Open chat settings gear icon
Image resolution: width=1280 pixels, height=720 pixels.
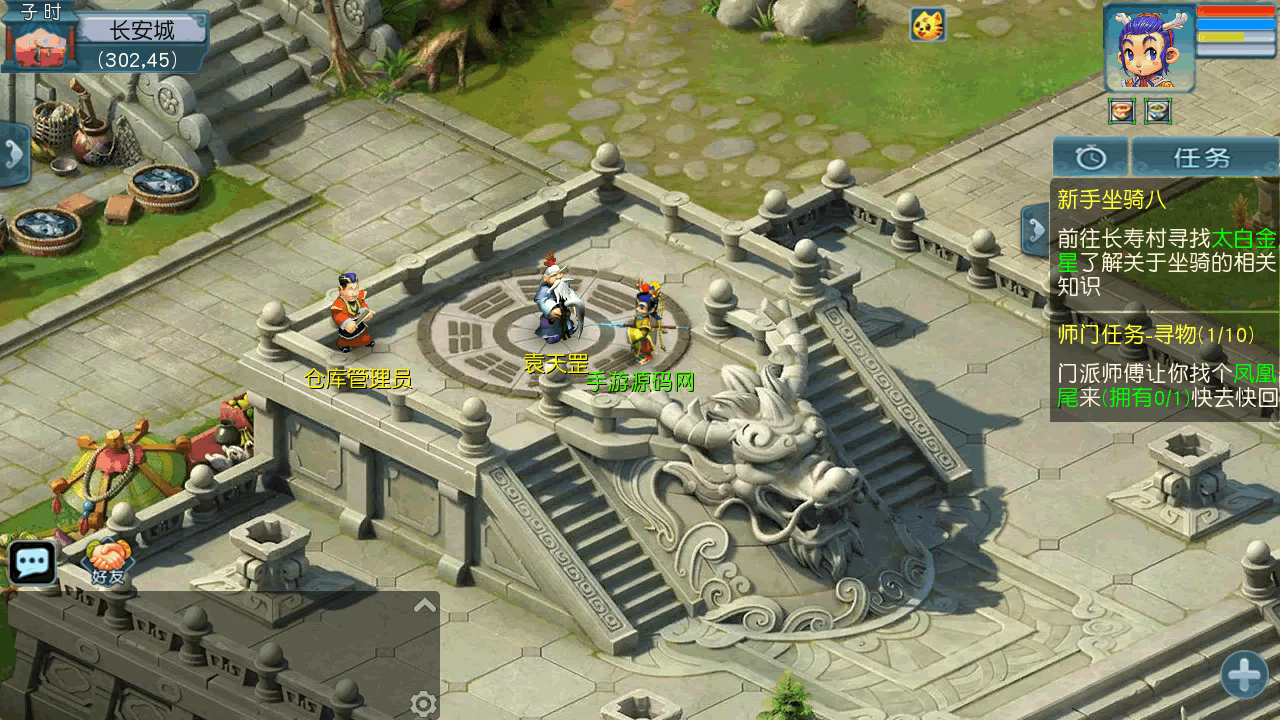[x=423, y=705]
